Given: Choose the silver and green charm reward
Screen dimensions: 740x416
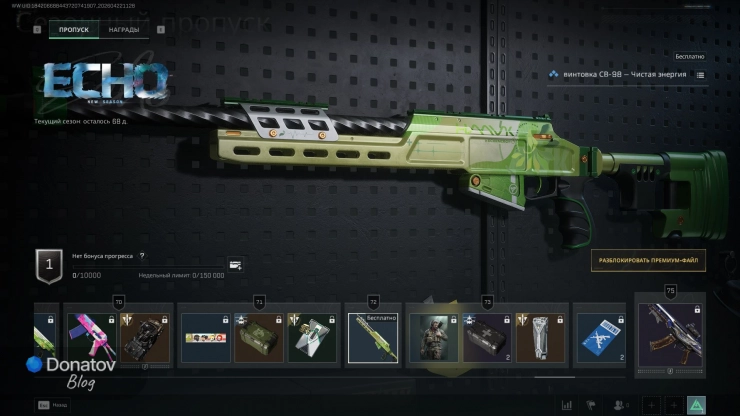Looking at the screenshot, I should point(311,338).
